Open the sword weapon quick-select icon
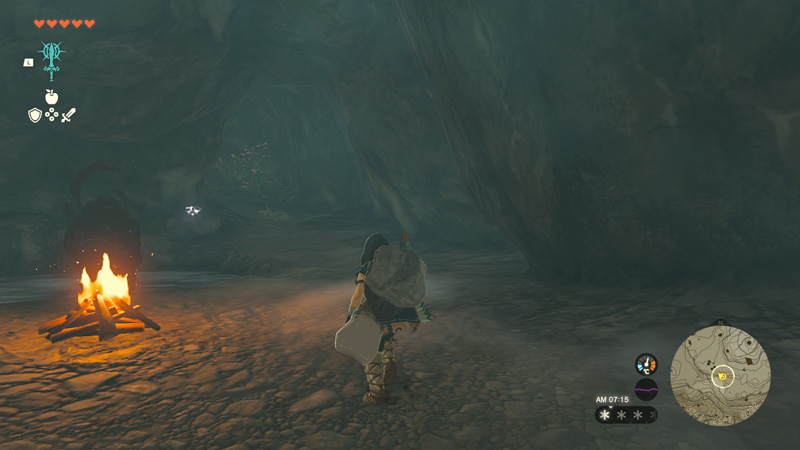 coord(68,116)
